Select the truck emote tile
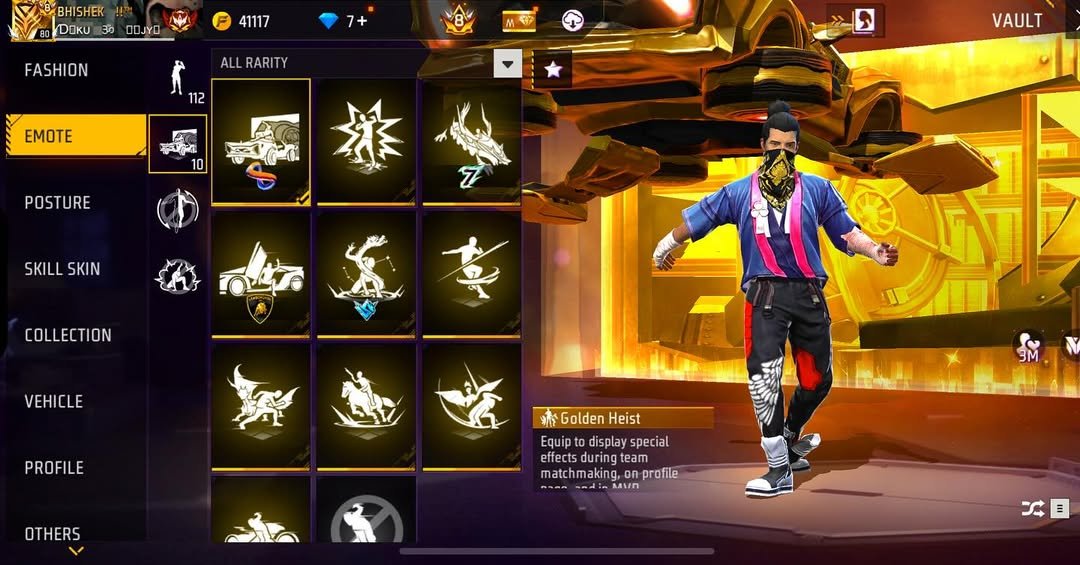The width and height of the screenshot is (1080, 565). point(260,141)
